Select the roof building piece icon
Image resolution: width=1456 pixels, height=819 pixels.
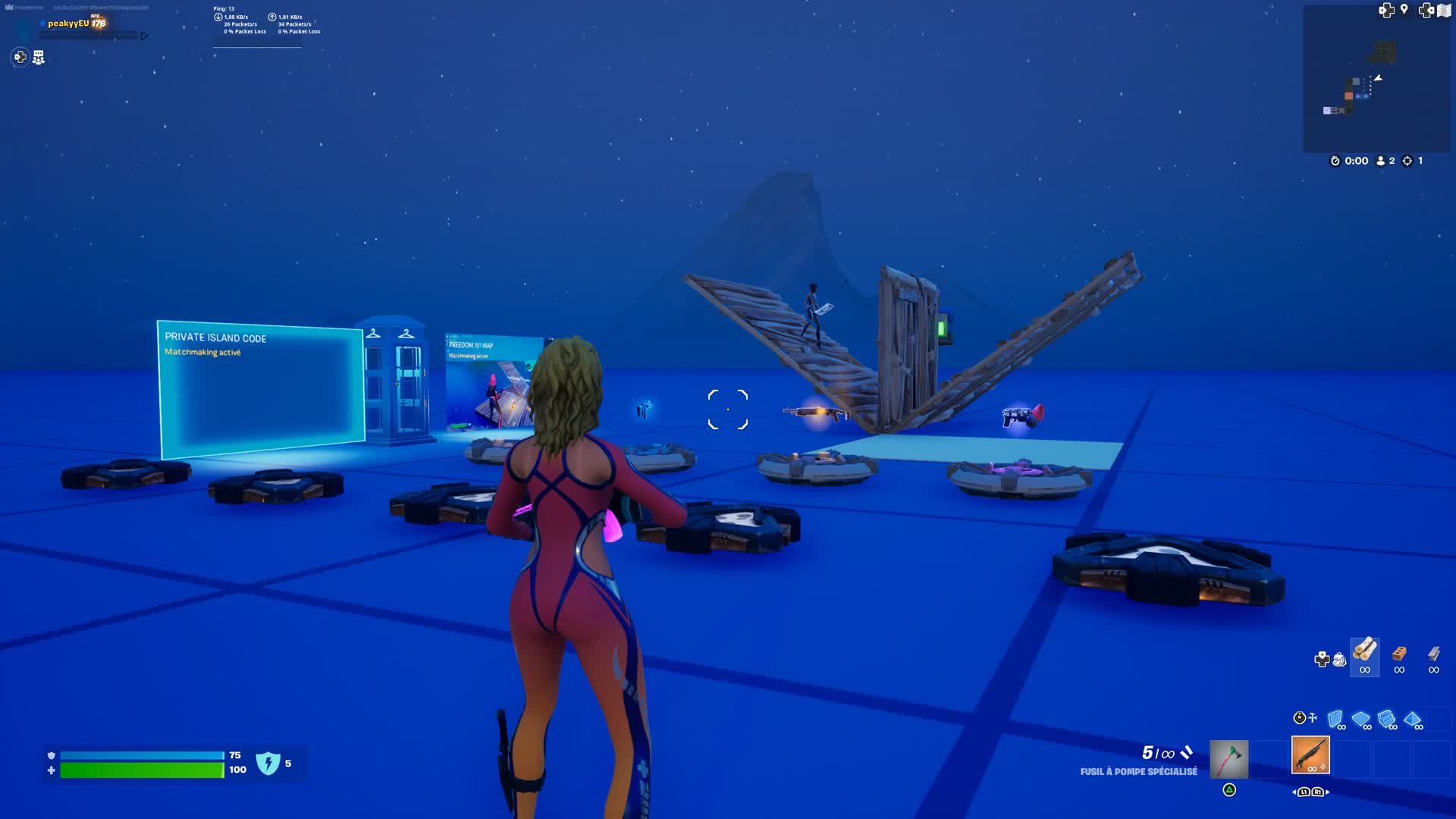(x=1411, y=718)
